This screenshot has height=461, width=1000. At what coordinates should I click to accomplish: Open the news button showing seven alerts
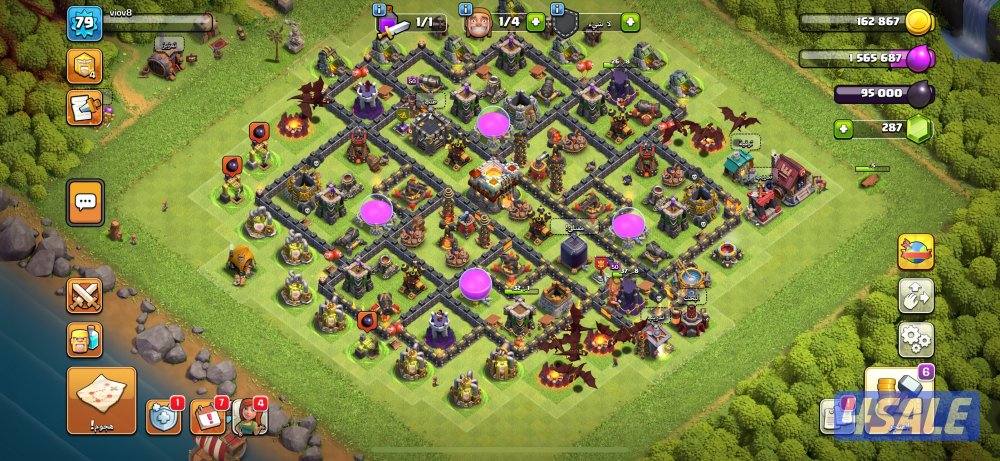point(206,417)
